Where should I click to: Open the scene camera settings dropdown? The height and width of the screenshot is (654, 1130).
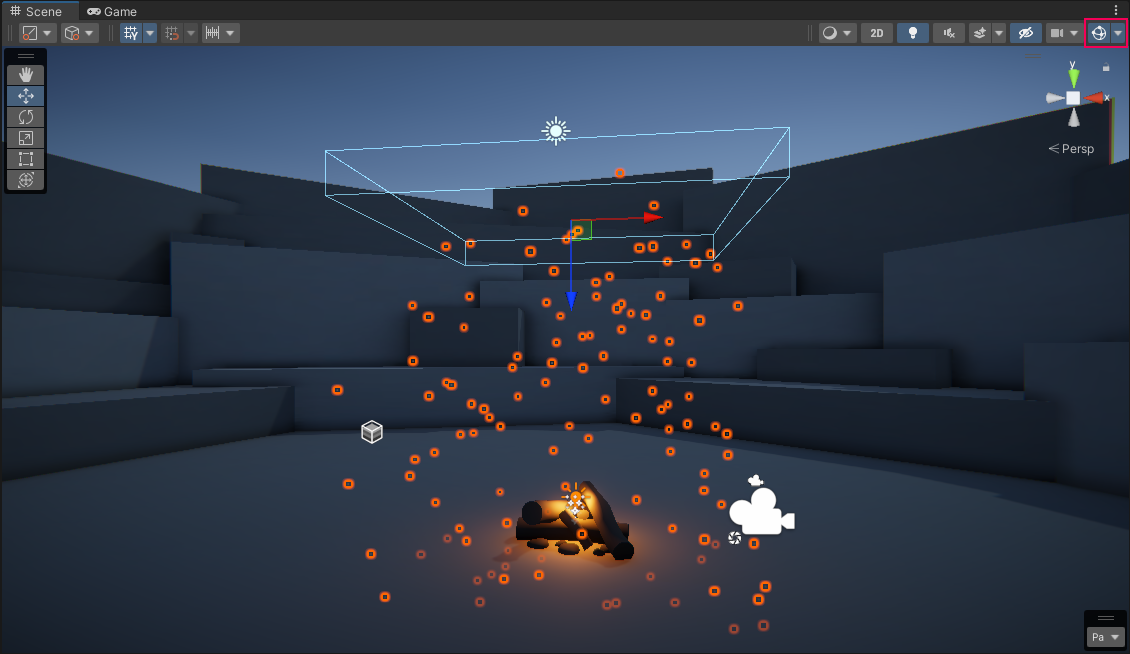pyautogui.click(x=1064, y=33)
